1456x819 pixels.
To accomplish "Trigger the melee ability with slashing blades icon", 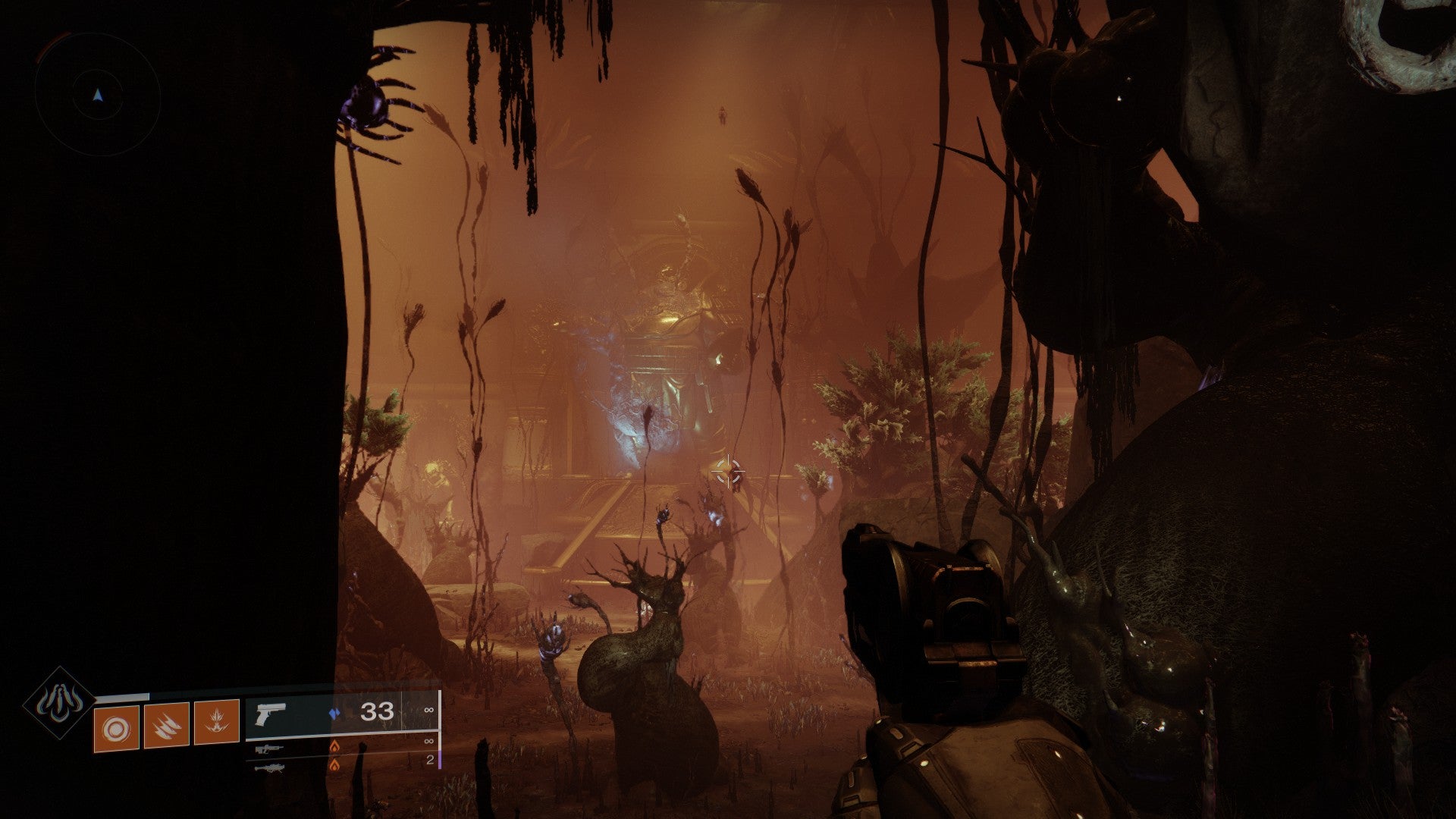I will click(166, 726).
